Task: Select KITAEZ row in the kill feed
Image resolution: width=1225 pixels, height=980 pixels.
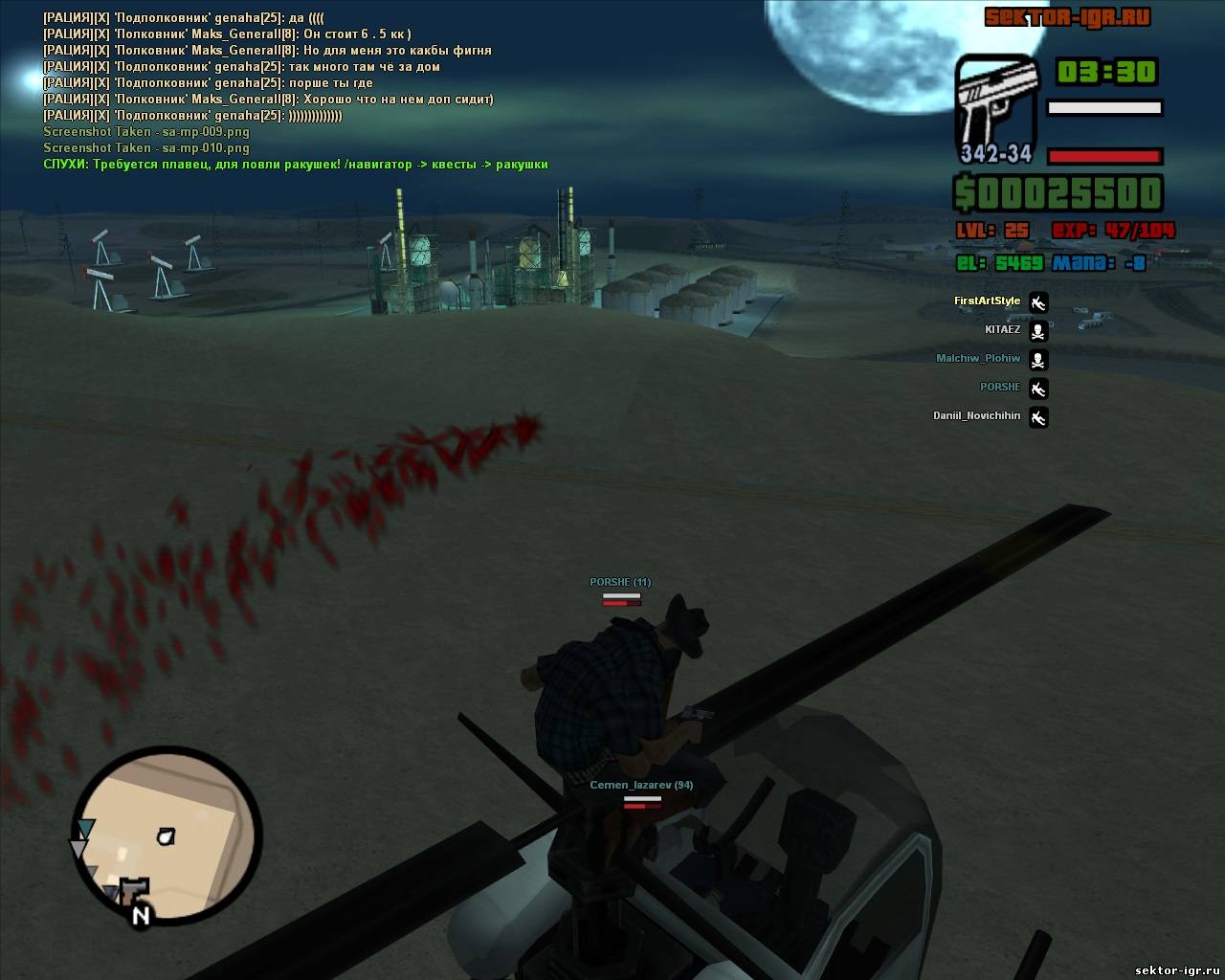Action: tap(1002, 330)
